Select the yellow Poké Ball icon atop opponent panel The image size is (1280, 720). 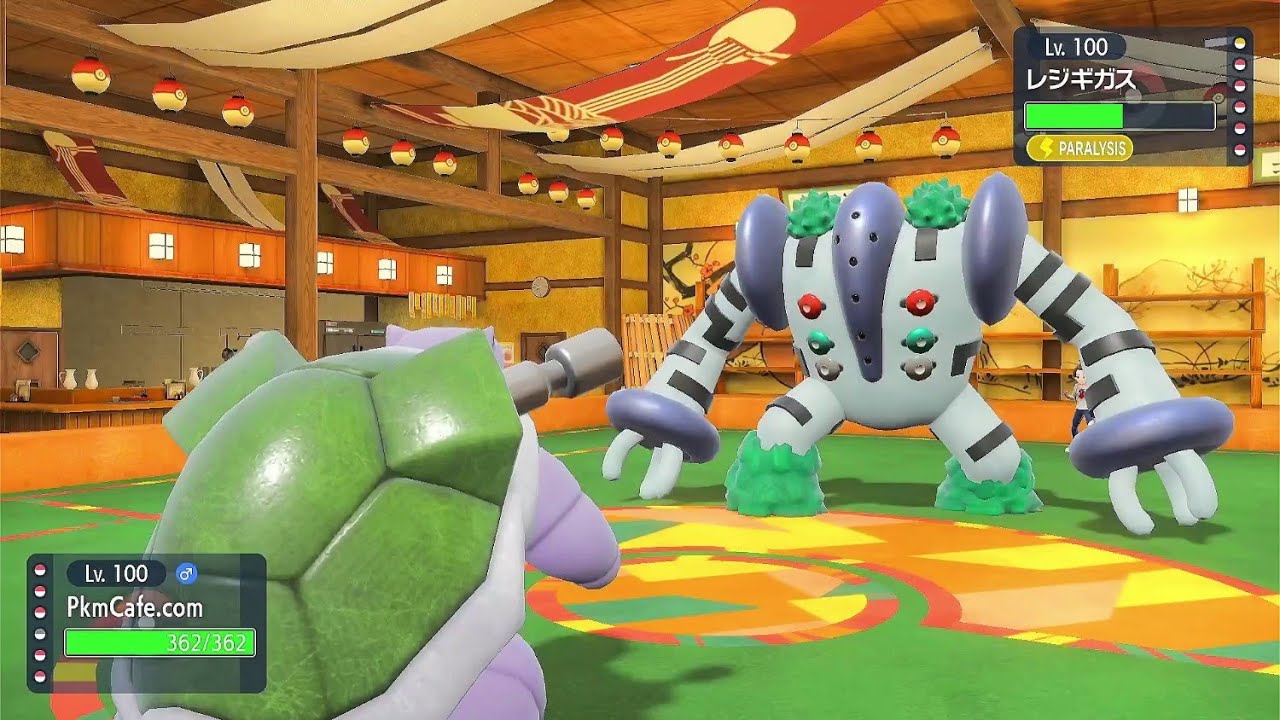(x=1240, y=45)
